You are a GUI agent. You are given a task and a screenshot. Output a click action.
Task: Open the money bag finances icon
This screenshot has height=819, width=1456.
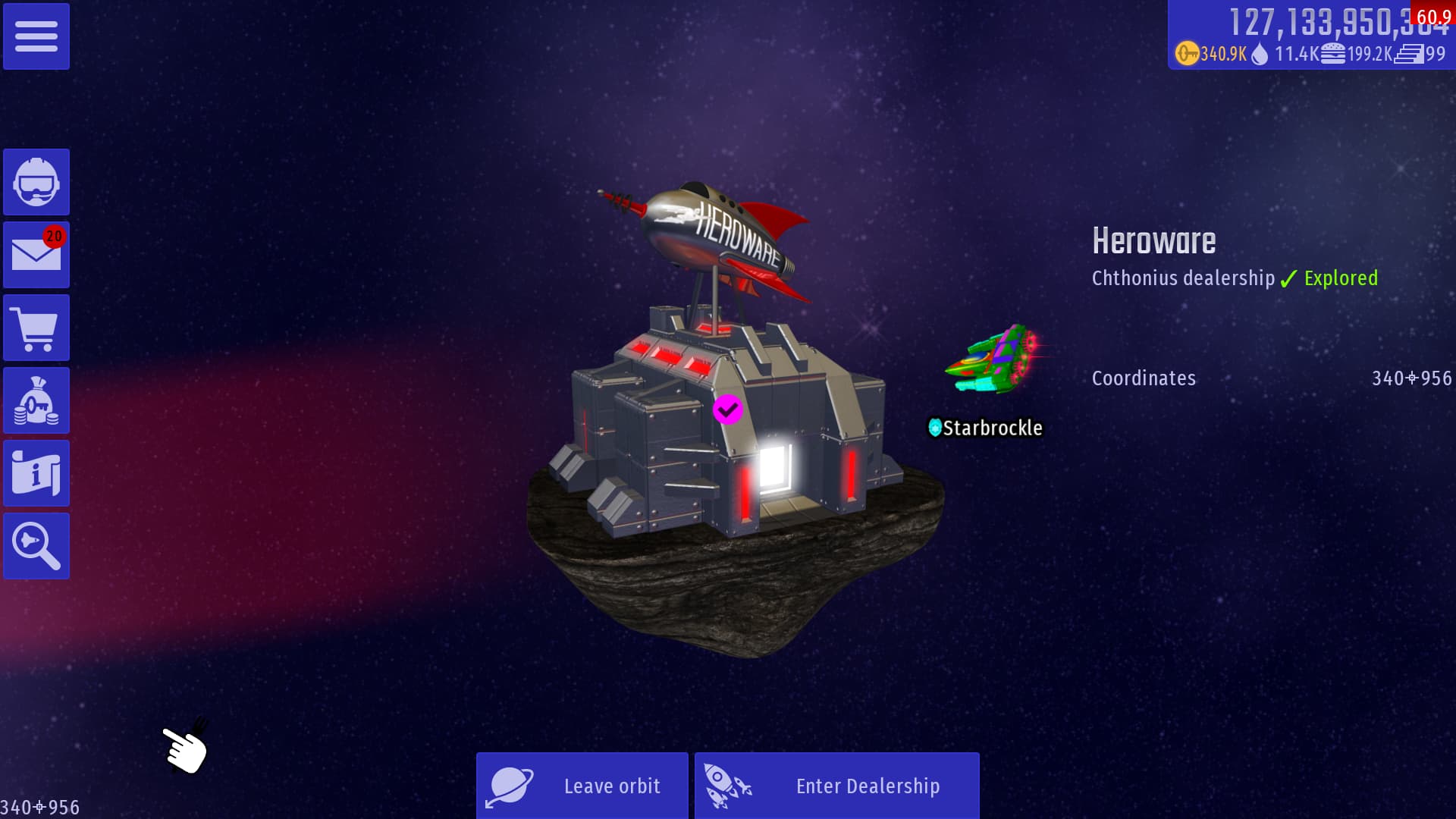coord(36,400)
